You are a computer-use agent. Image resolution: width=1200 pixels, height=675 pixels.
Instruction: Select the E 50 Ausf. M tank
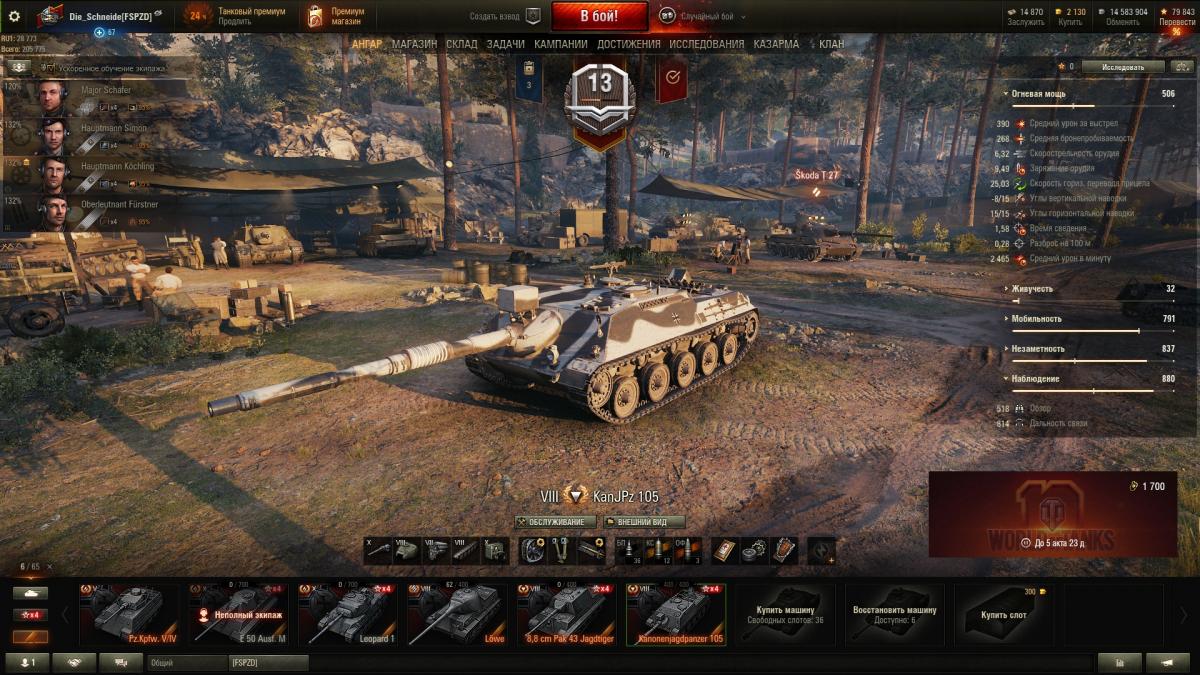pyautogui.click(x=240, y=614)
